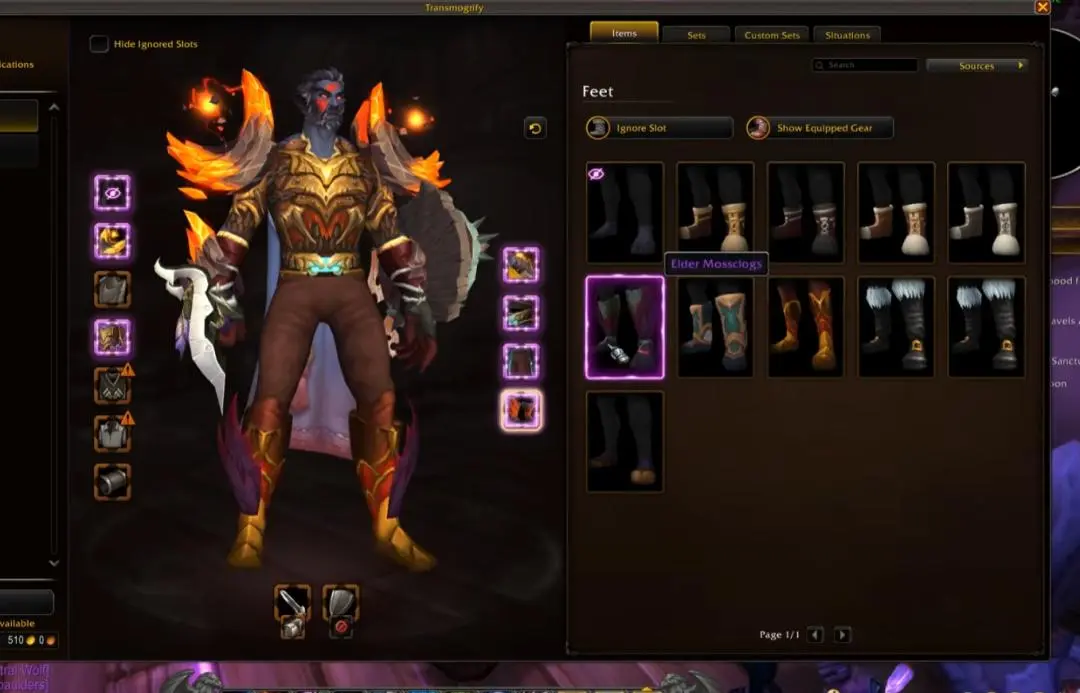The width and height of the screenshot is (1080, 693).
Task: Pick the red and gold boots appearance
Action: [x=806, y=327]
